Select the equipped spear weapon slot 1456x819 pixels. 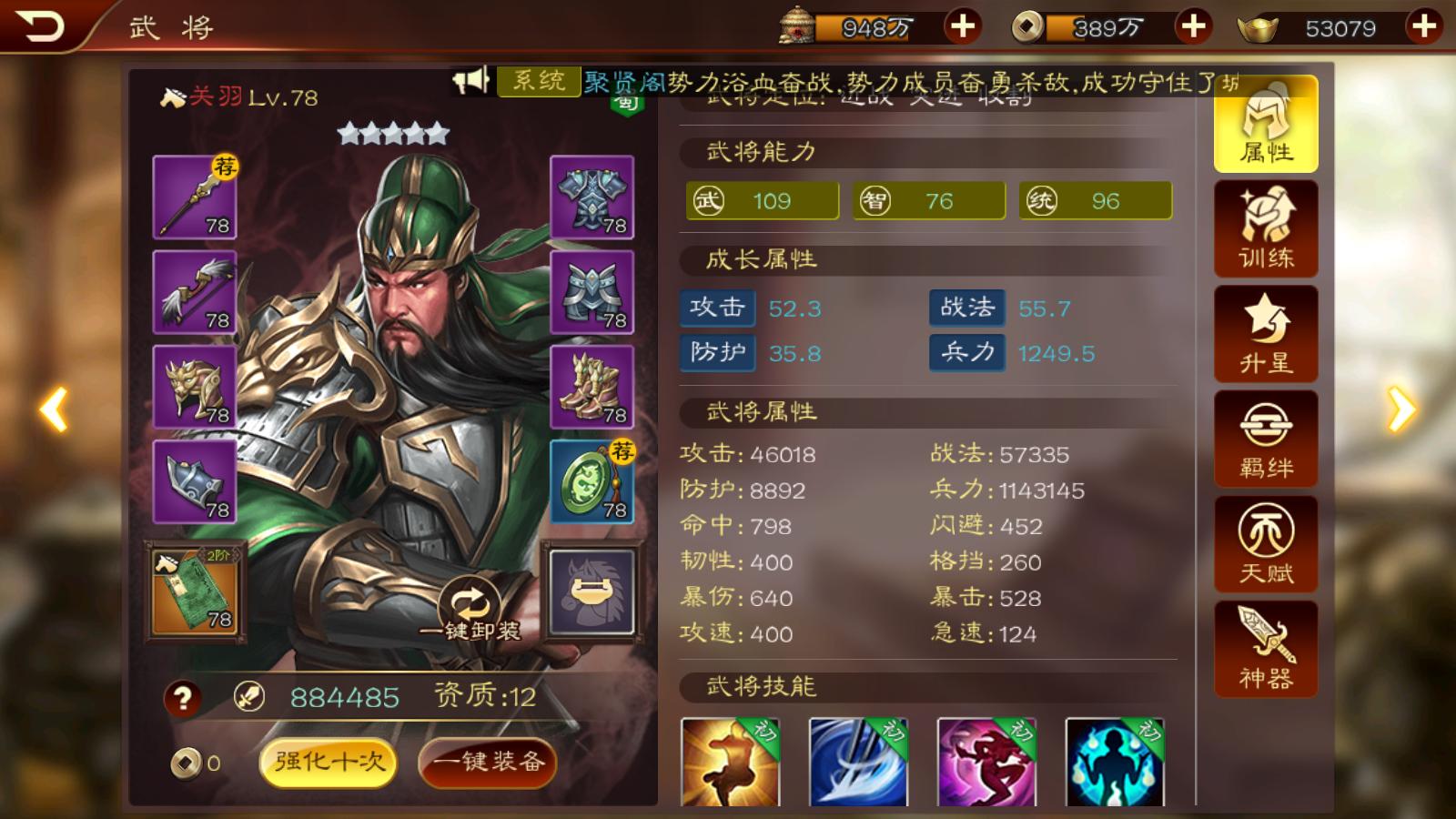194,198
